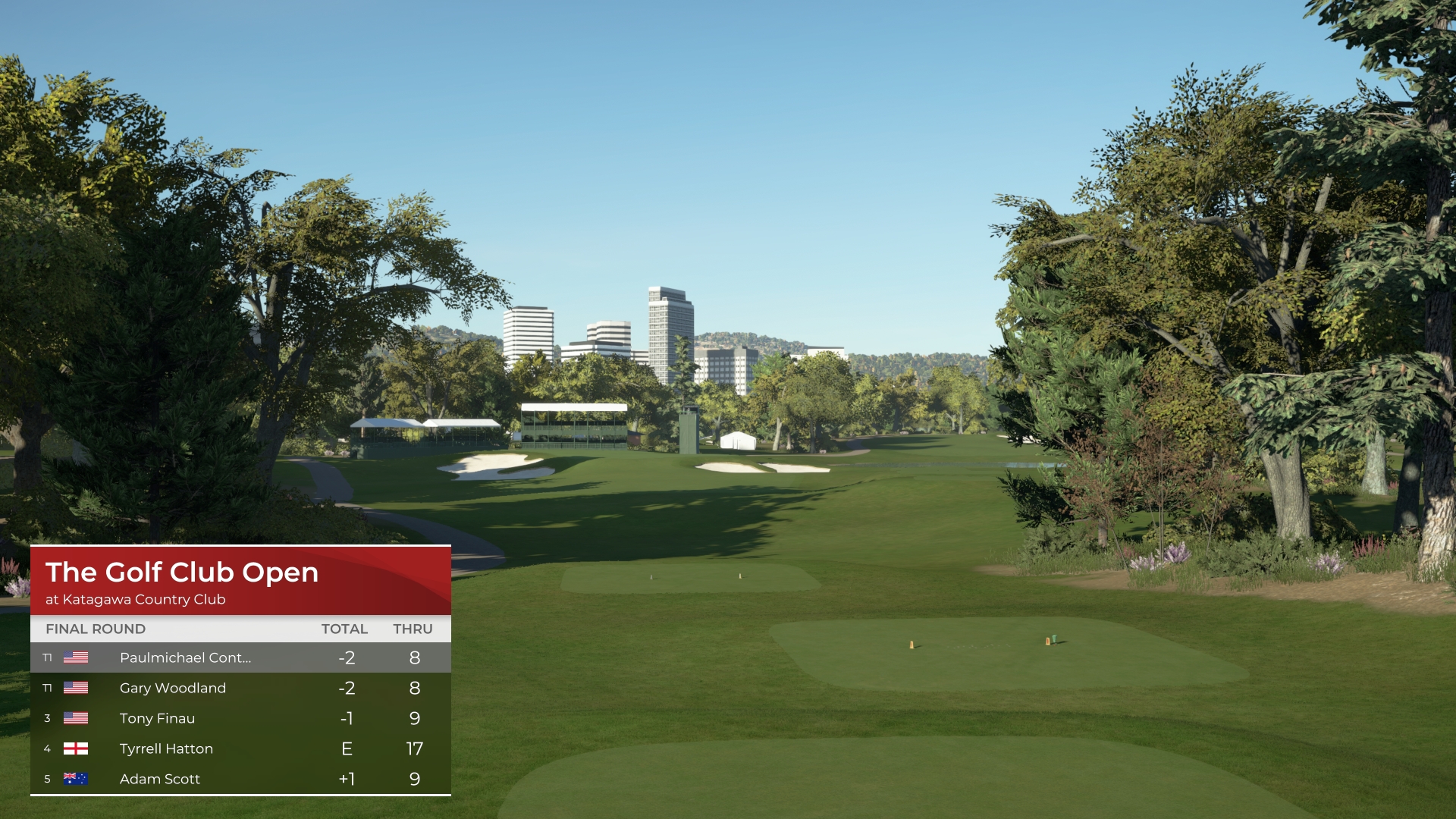Screen dimensions: 1456x819
Task: Click Gary Woodland's American flag icon
Action: click(76, 688)
